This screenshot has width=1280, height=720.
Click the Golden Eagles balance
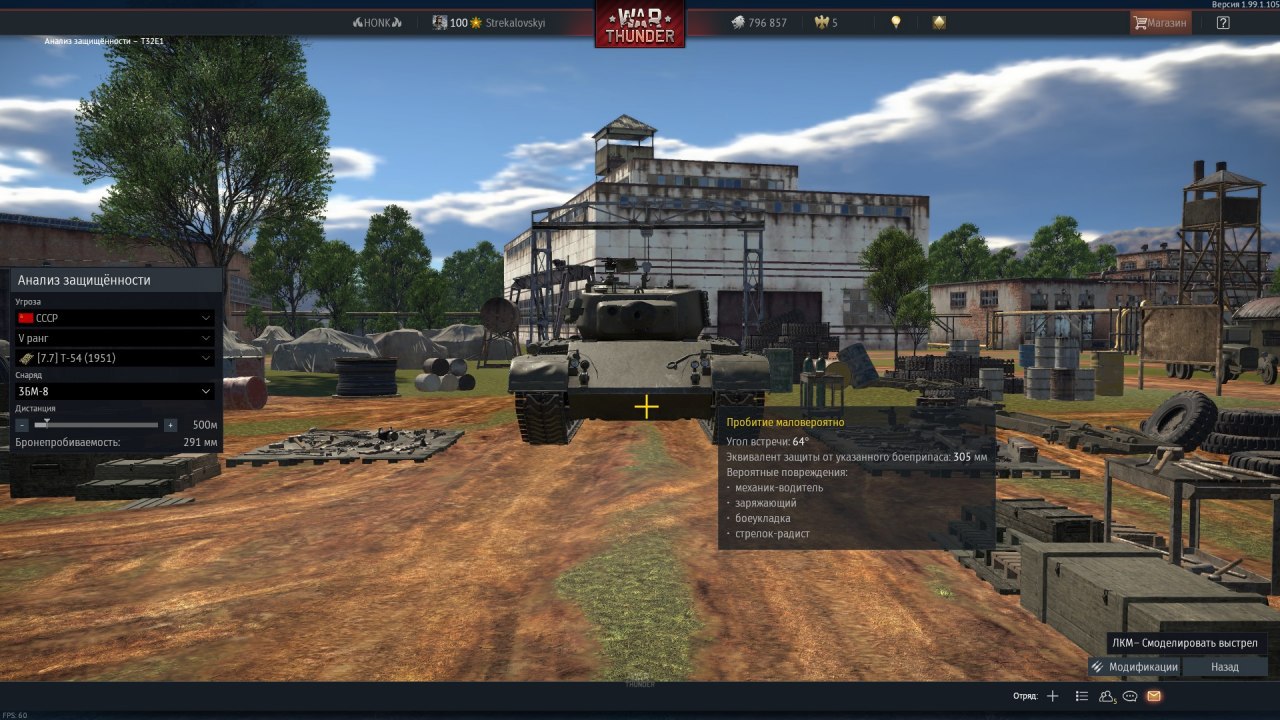[x=827, y=22]
